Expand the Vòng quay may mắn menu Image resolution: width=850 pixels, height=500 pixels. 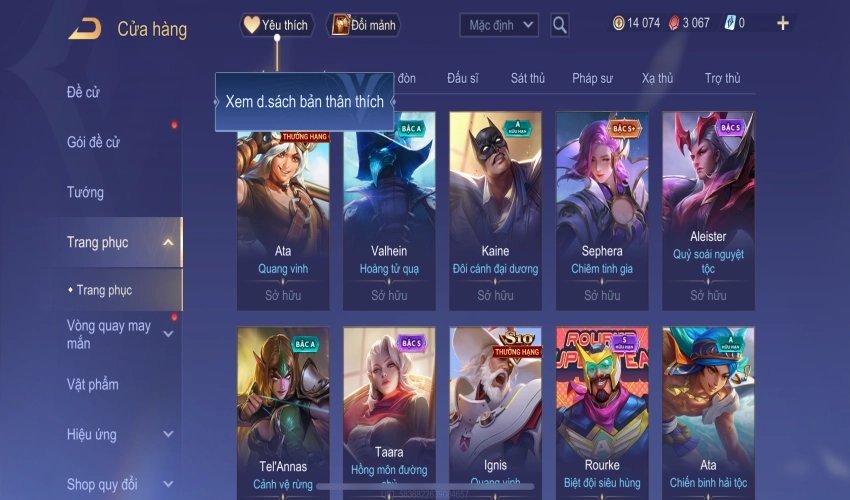coord(167,334)
